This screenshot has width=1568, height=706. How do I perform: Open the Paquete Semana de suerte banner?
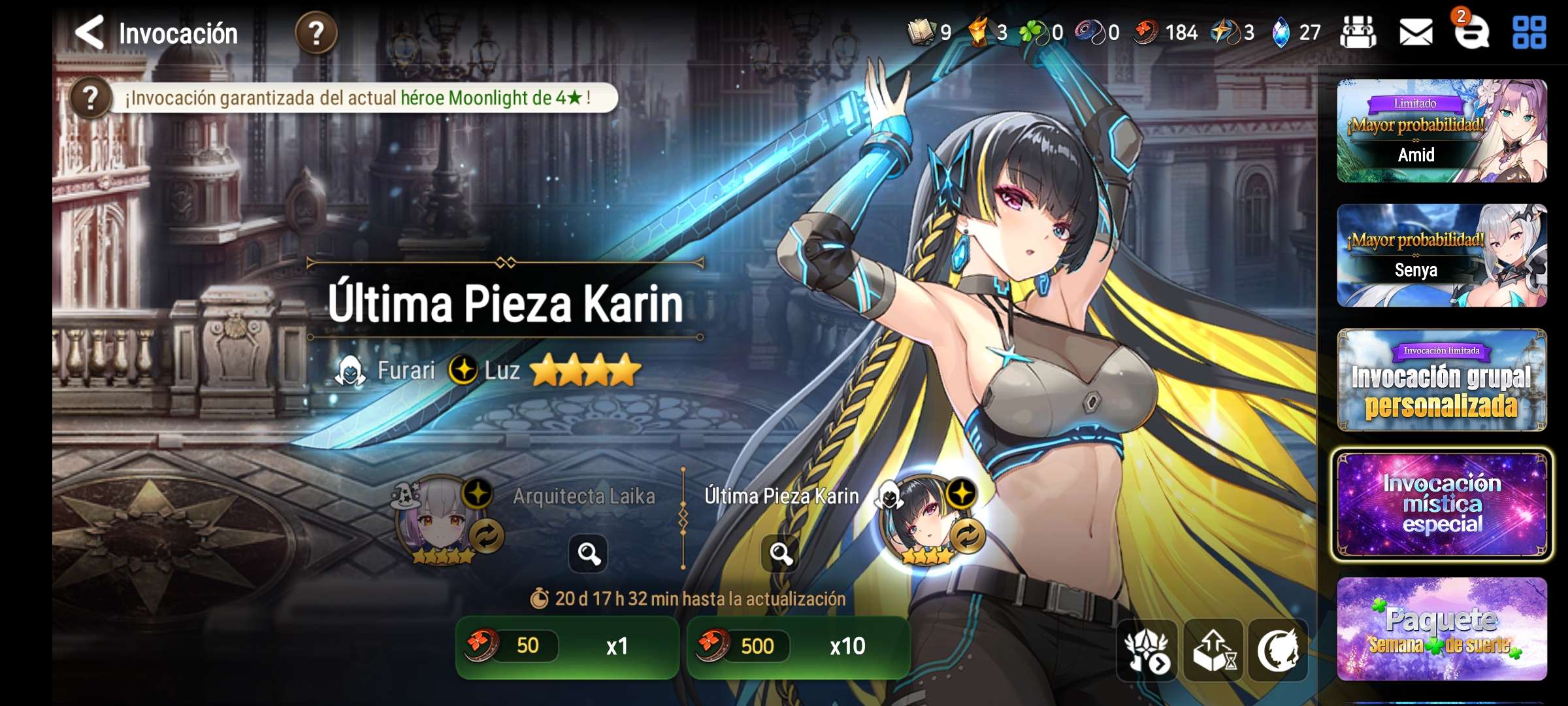(x=1441, y=629)
